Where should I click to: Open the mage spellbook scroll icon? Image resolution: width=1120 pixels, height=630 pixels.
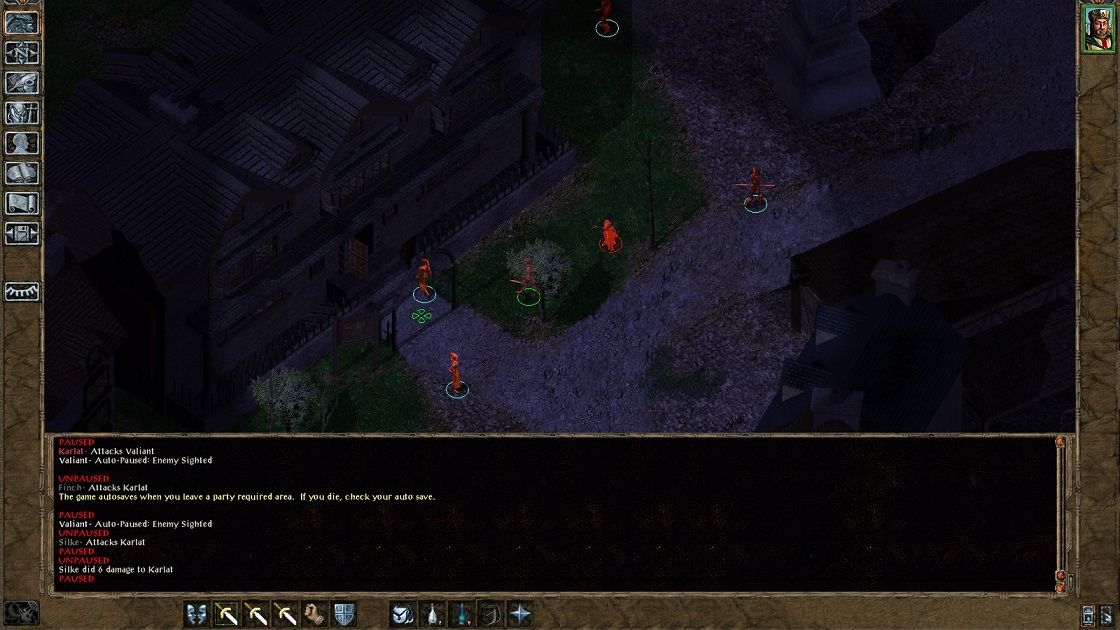[x=22, y=173]
